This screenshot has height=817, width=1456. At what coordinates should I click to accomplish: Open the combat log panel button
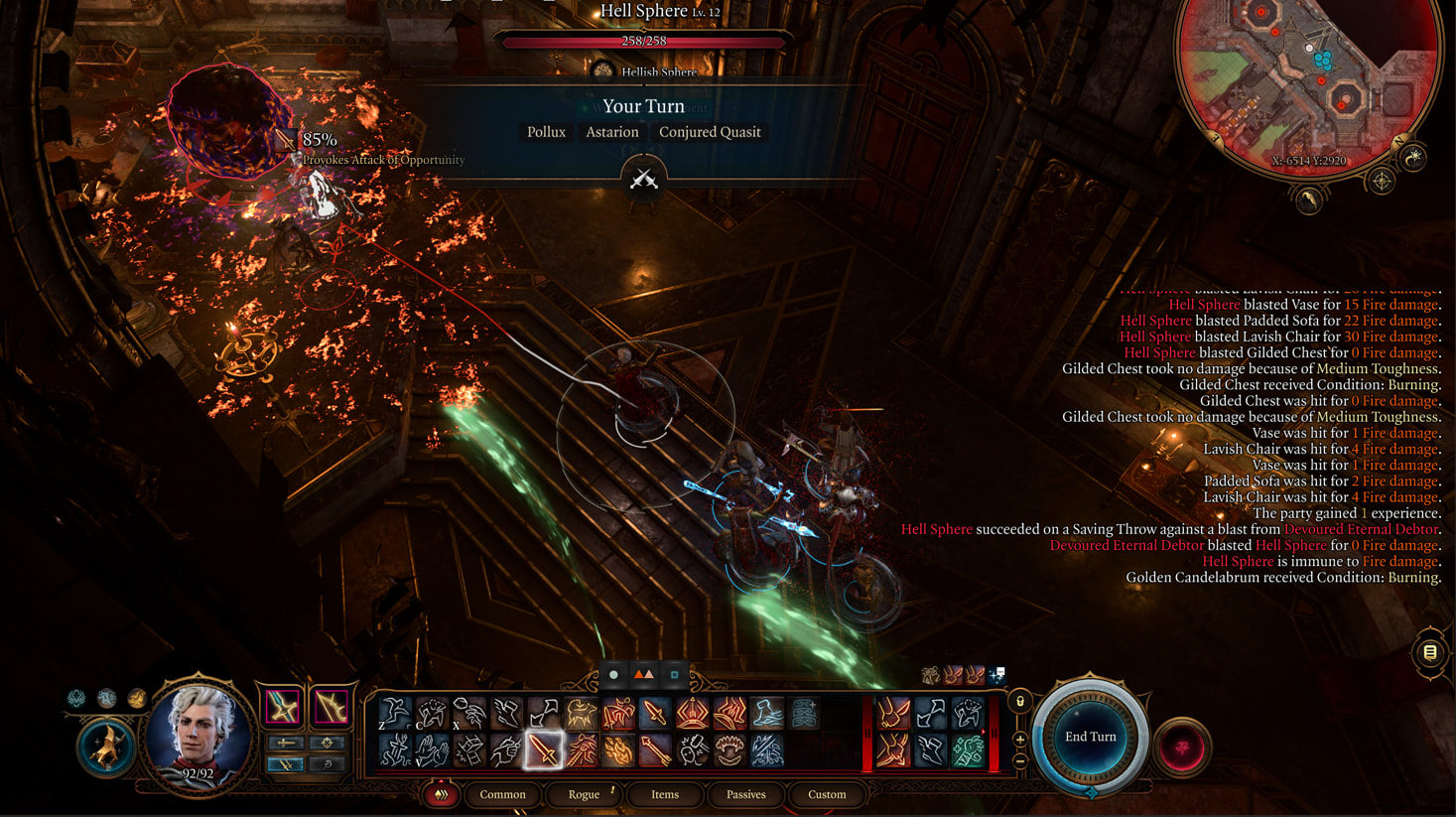coord(1429,652)
